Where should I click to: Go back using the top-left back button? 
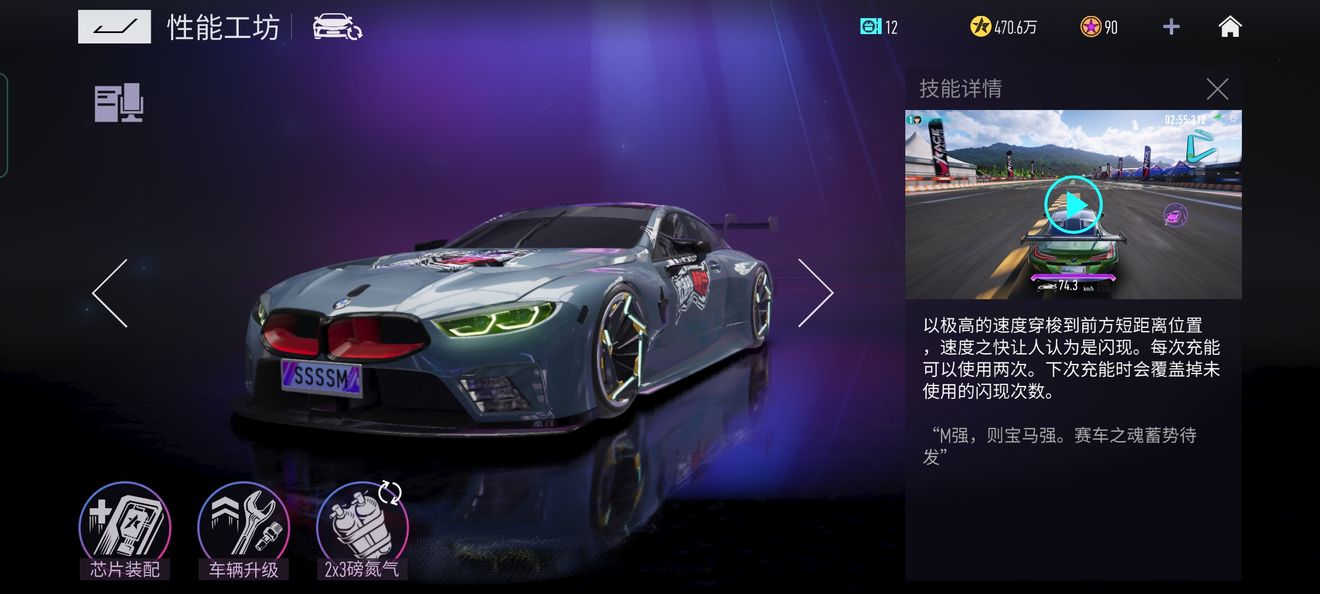coord(114,27)
